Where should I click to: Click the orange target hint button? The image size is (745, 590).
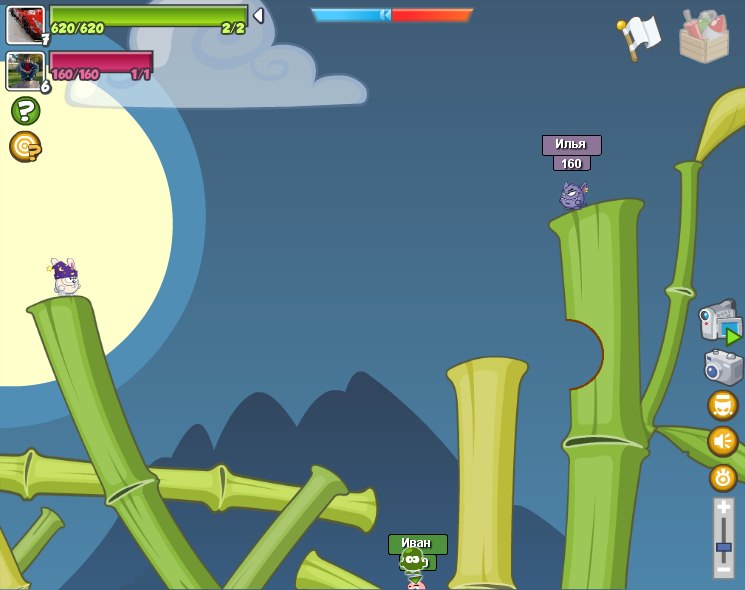pos(25,147)
